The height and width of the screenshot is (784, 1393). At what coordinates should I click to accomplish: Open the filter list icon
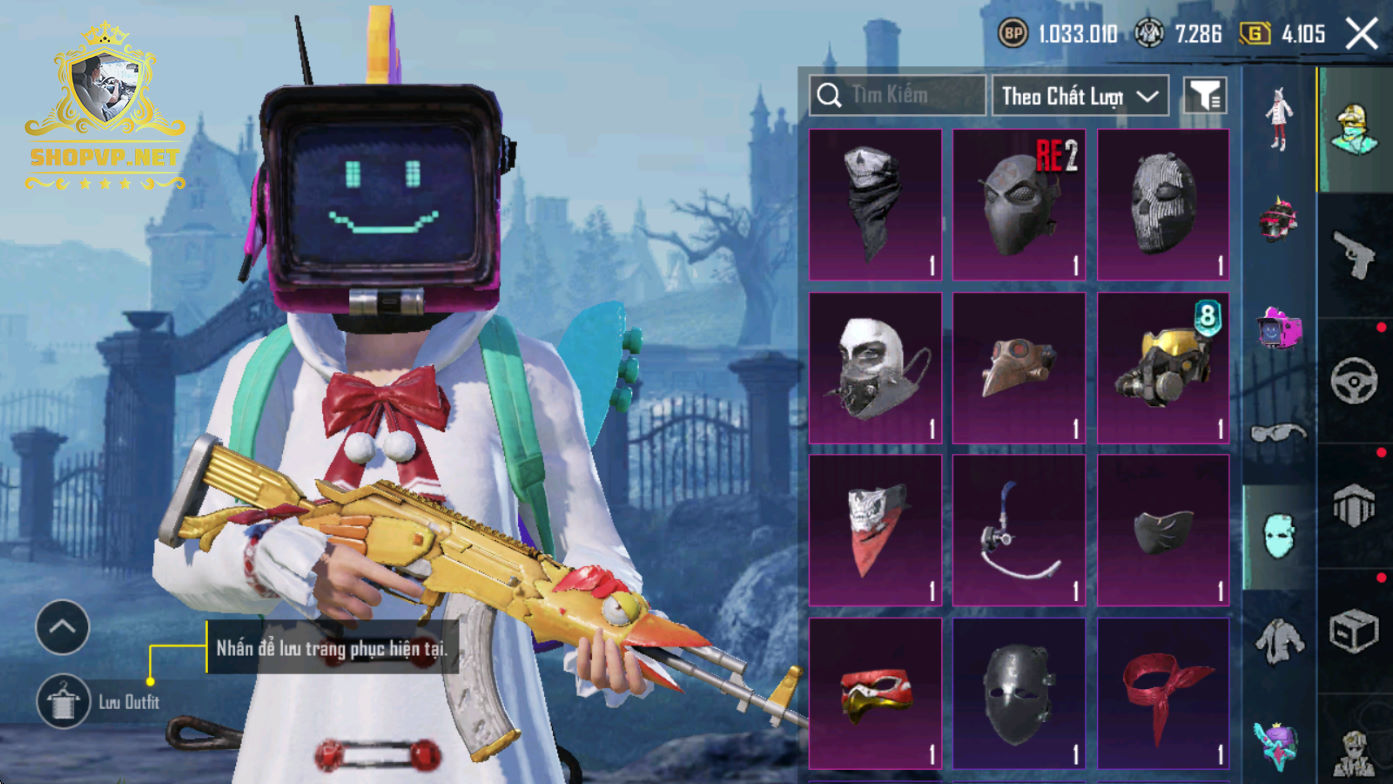coord(1205,96)
